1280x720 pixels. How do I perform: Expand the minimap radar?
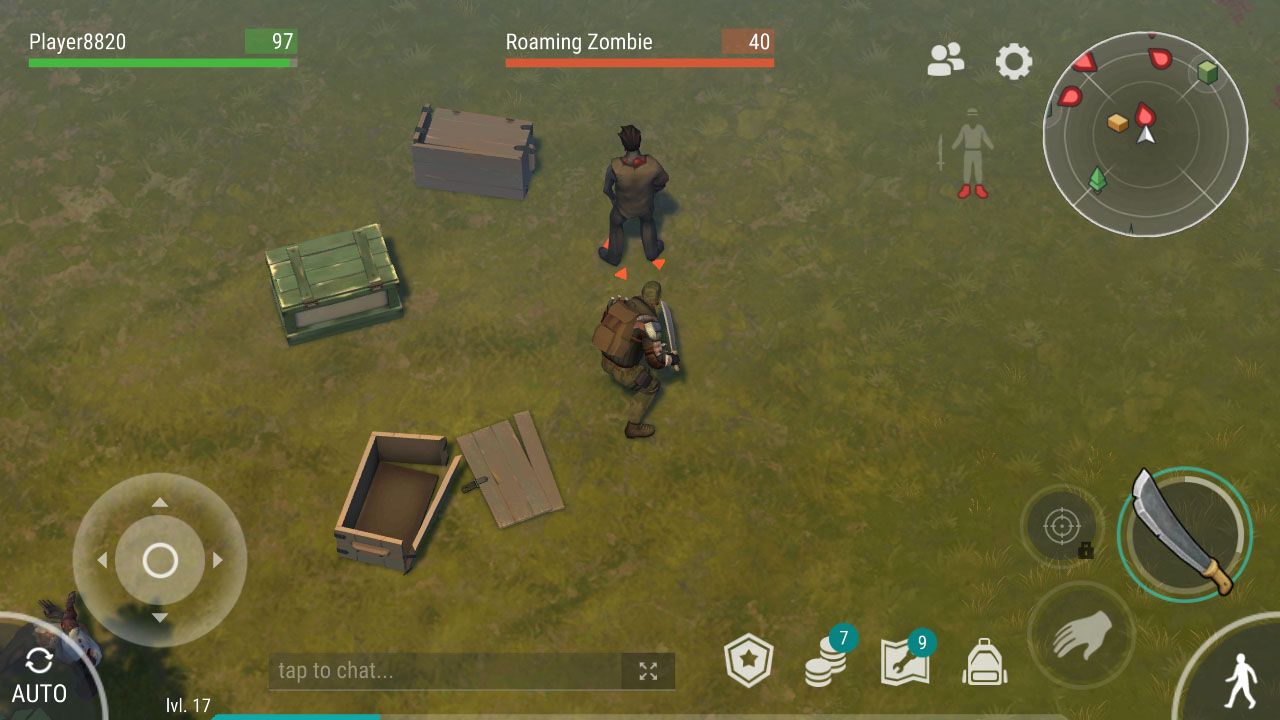(x=1150, y=135)
